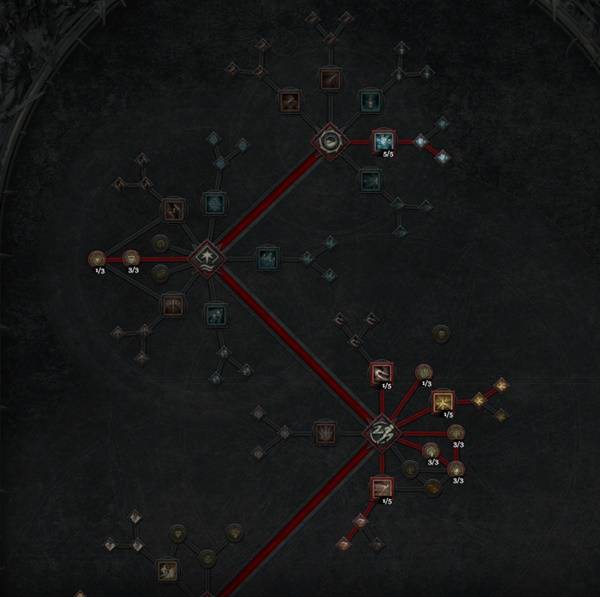Choose the golden starburst skill ranked 1/5
The image size is (600, 597).
click(443, 401)
